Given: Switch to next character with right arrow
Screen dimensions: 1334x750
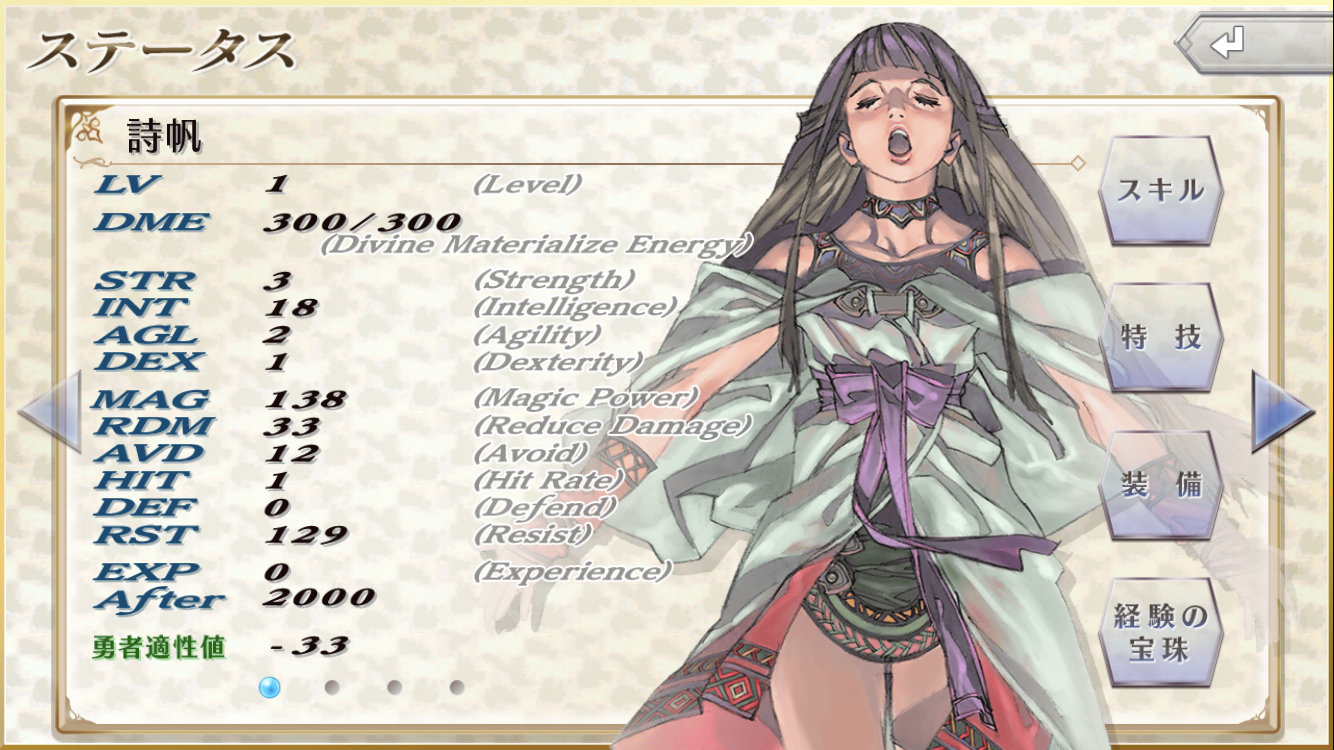Looking at the screenshot, I should [1281, 411].
